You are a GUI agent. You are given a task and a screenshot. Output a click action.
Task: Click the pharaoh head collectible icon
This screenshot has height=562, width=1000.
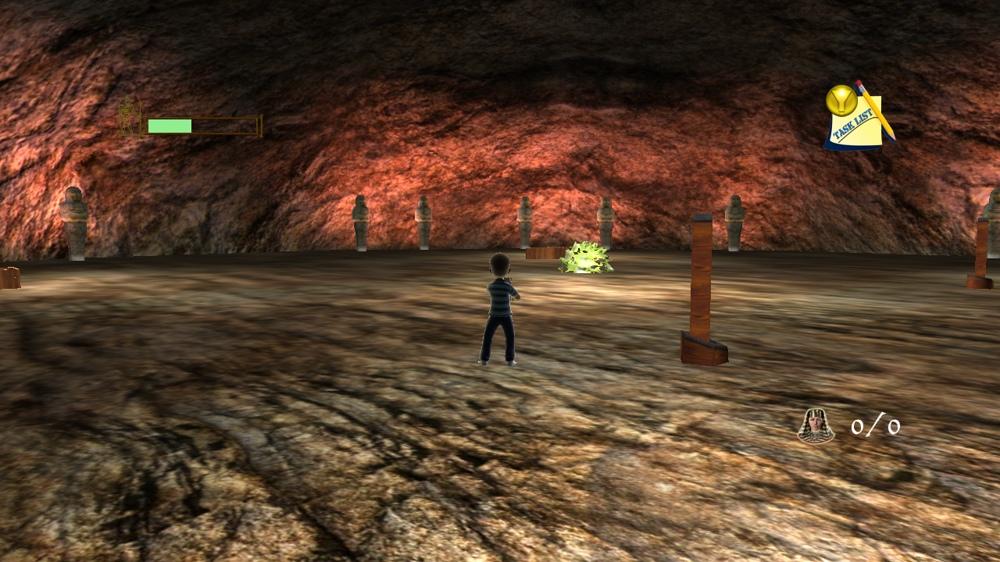(x=816, y=426)
